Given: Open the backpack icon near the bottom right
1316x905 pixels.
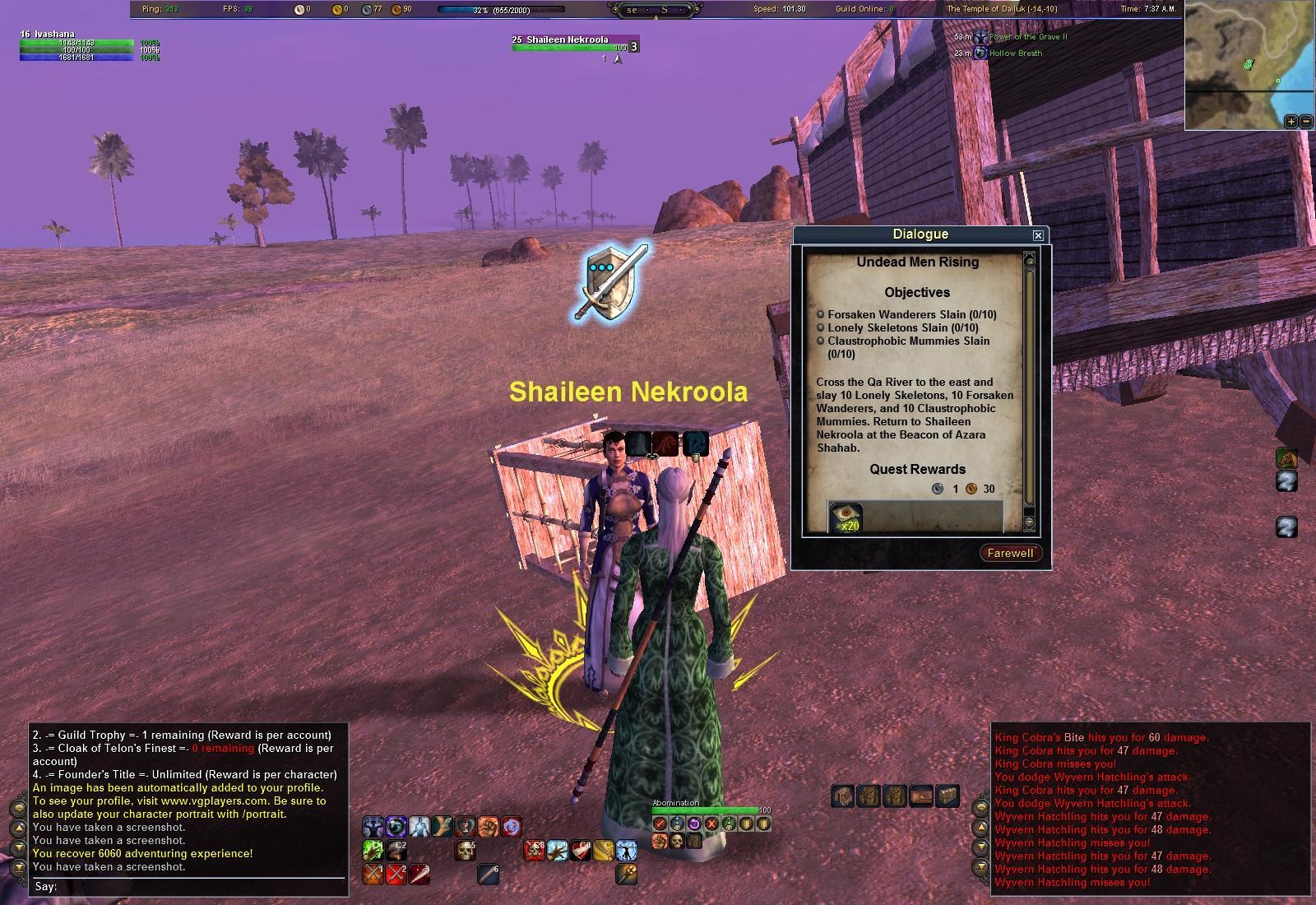Looking at the screenshot, I should pos(842,796).
